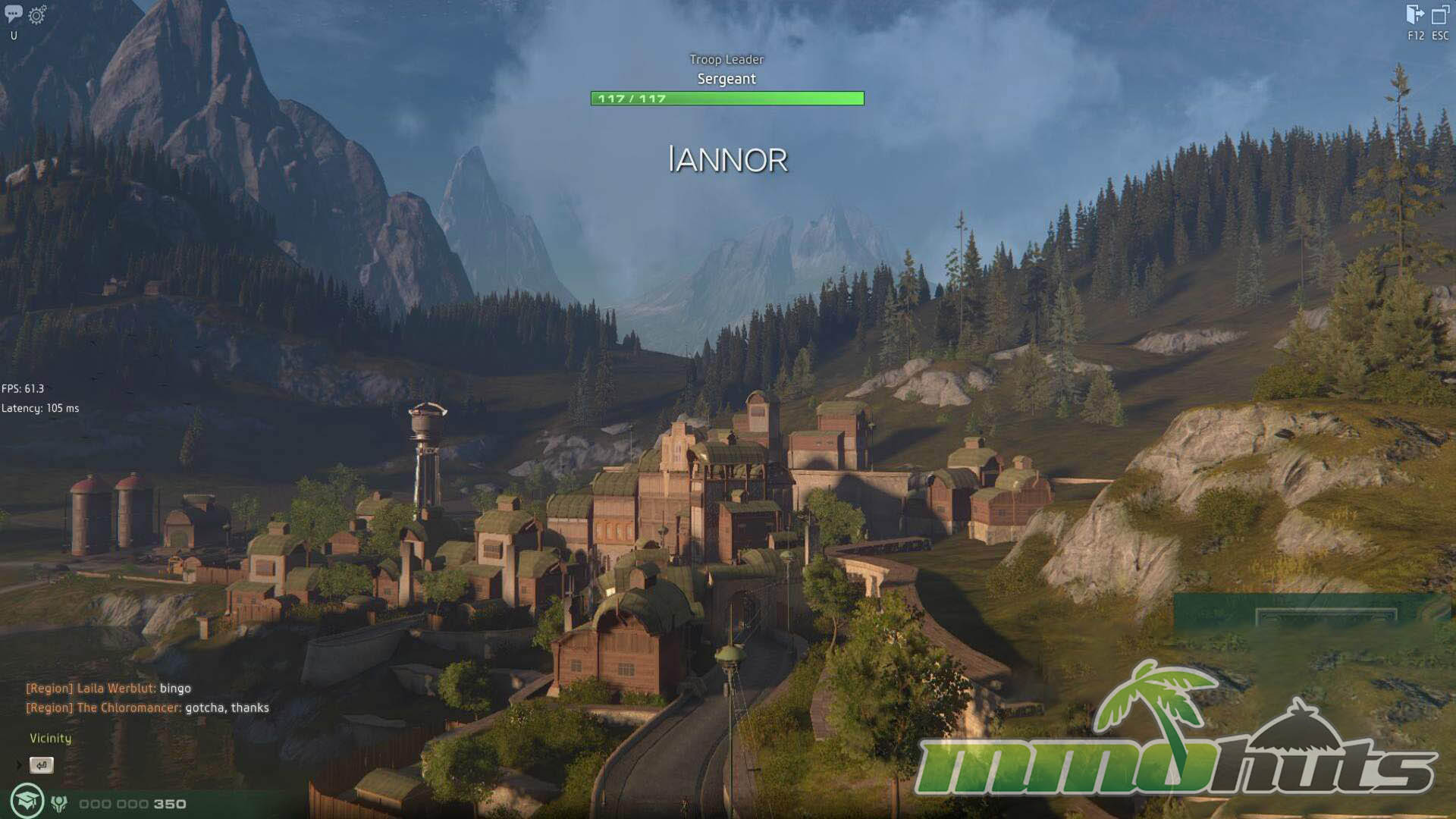Open the gear settings icon
1456x819 pixels.
[36, 14]
